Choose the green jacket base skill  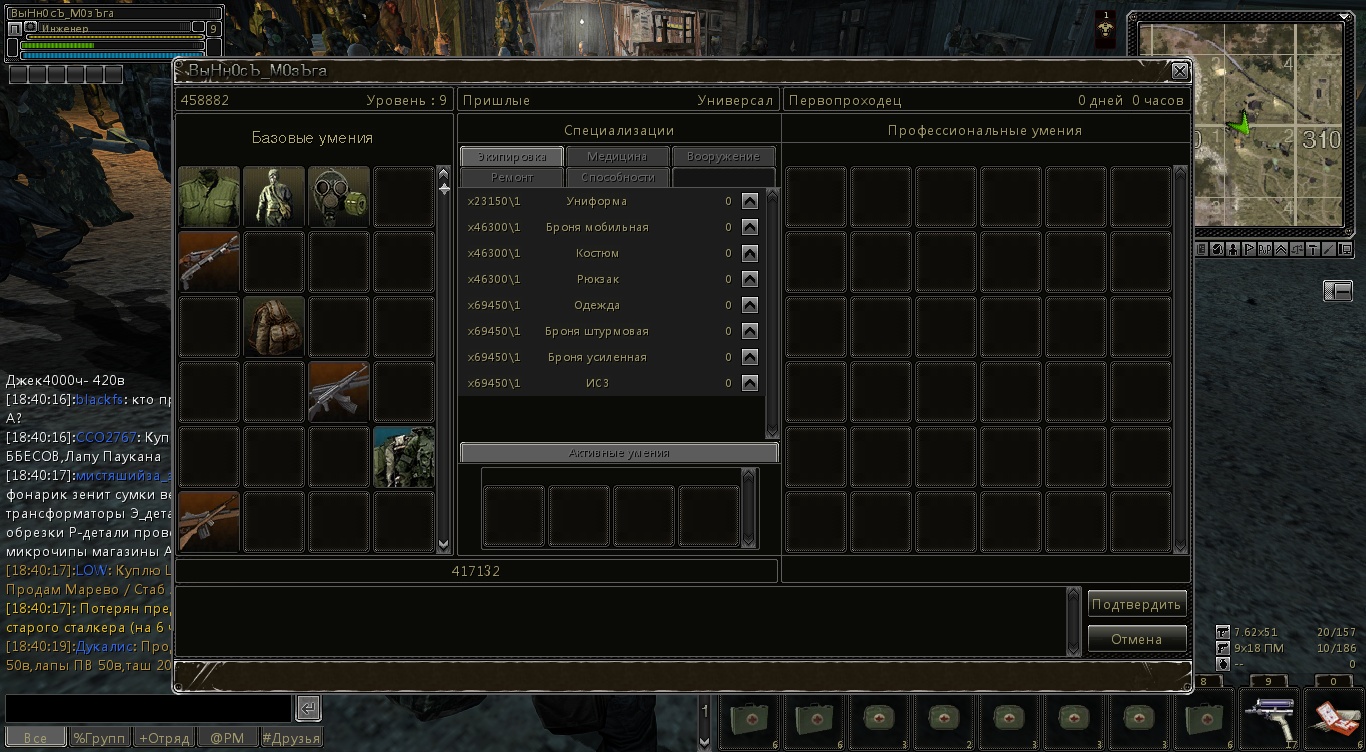[x=209, y=197]
